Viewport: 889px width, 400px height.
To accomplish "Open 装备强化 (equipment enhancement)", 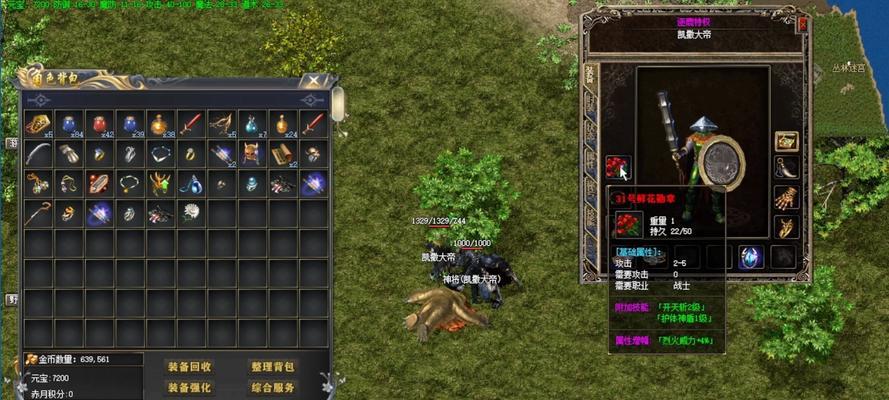I will click(189, 387).
